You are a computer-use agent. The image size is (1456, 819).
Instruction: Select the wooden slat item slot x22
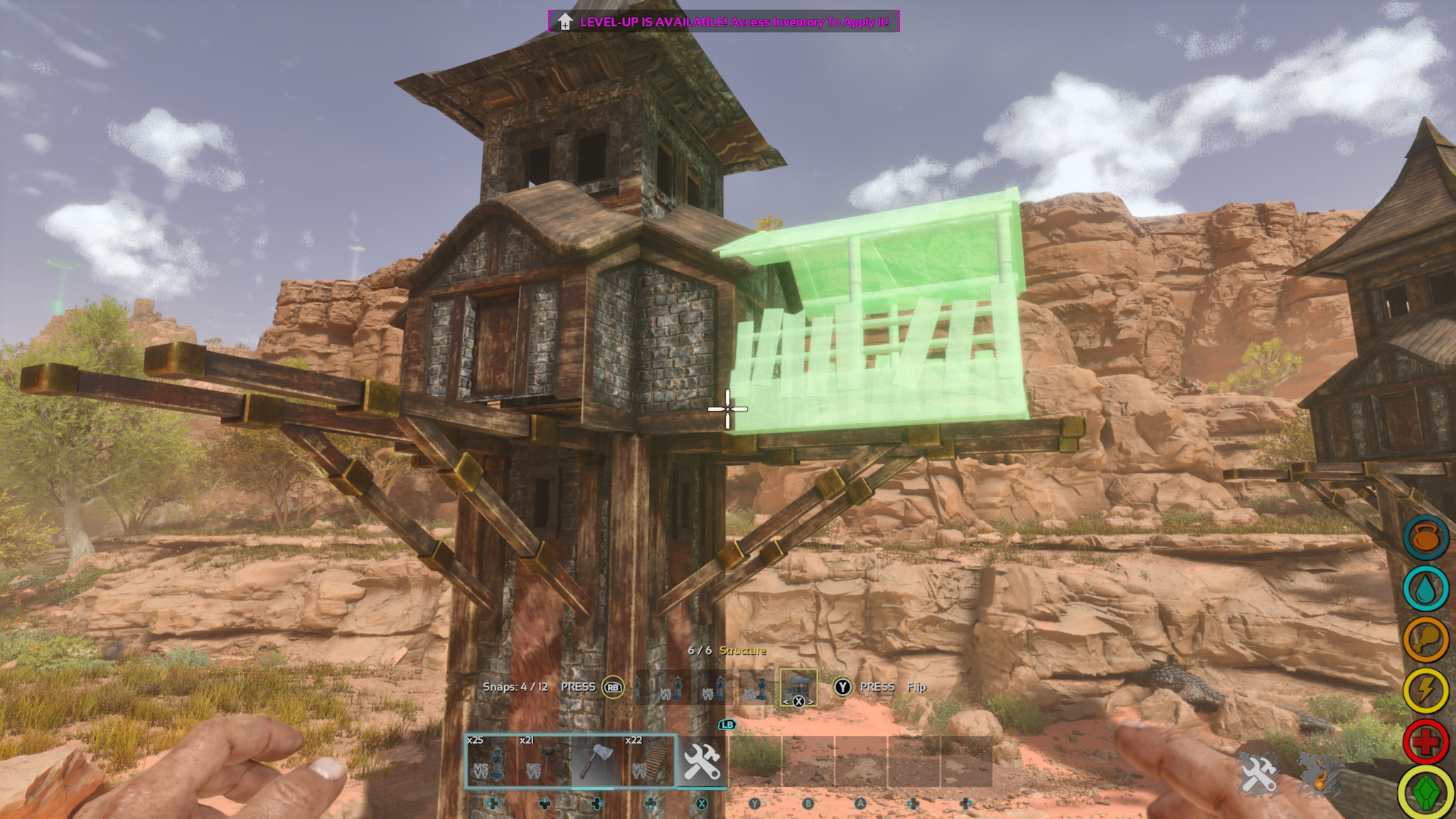click(650, 761)
